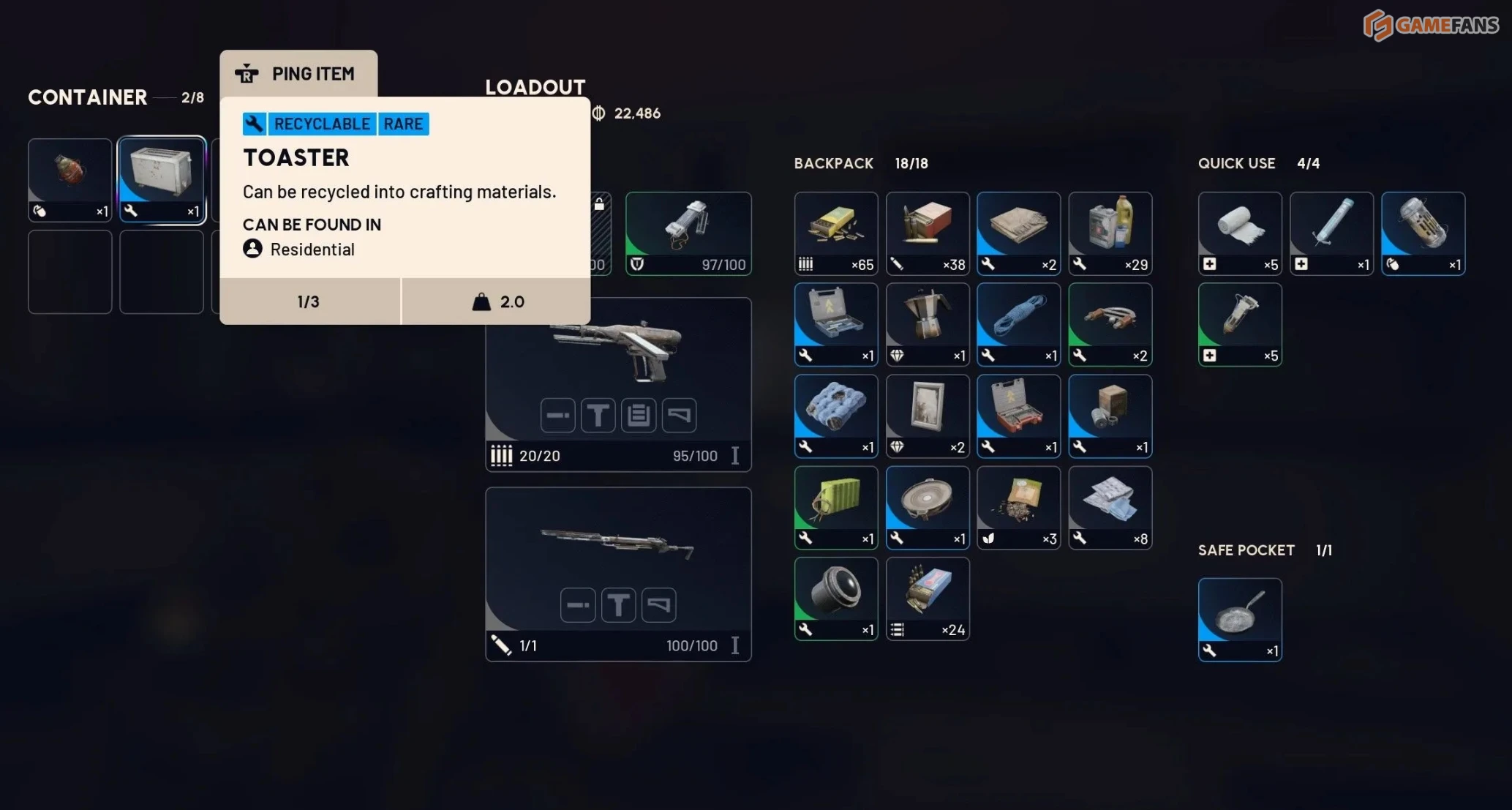Choose the blue ammo box of 24
Screen dimensions: 1512x810
(x=928, y=598)
